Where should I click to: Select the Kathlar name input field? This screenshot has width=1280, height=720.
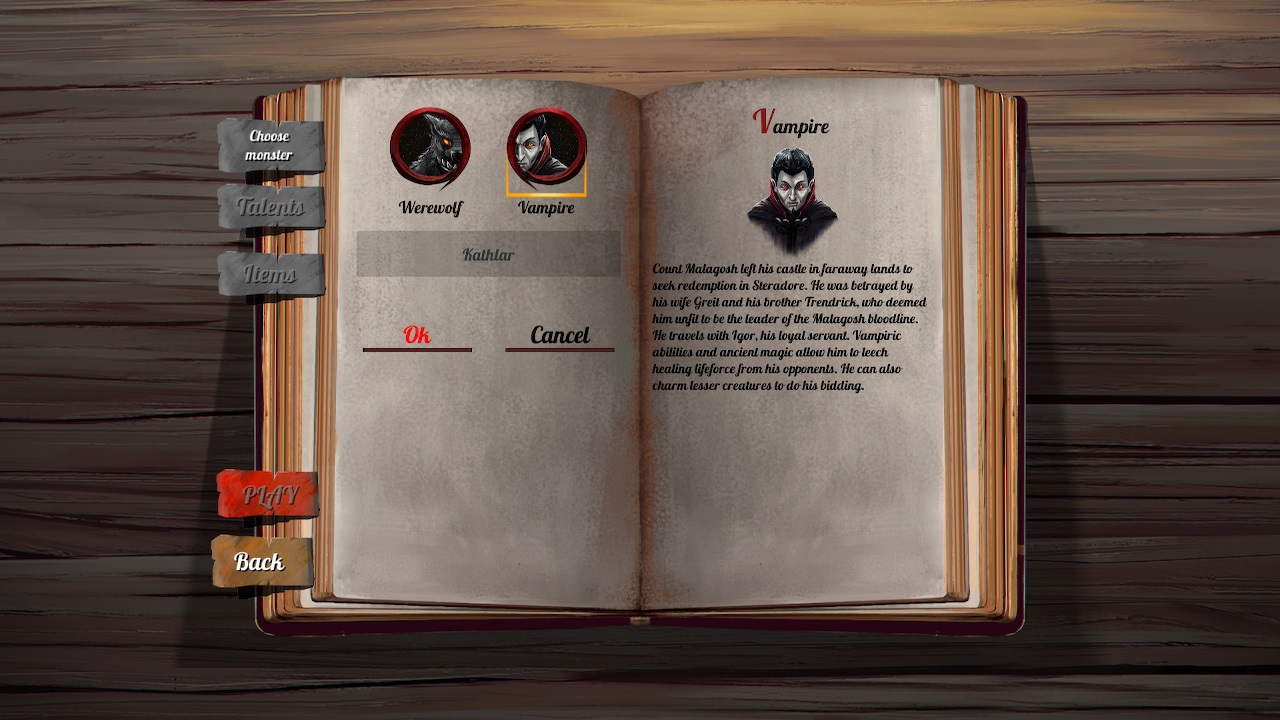(x=487, y=254)
